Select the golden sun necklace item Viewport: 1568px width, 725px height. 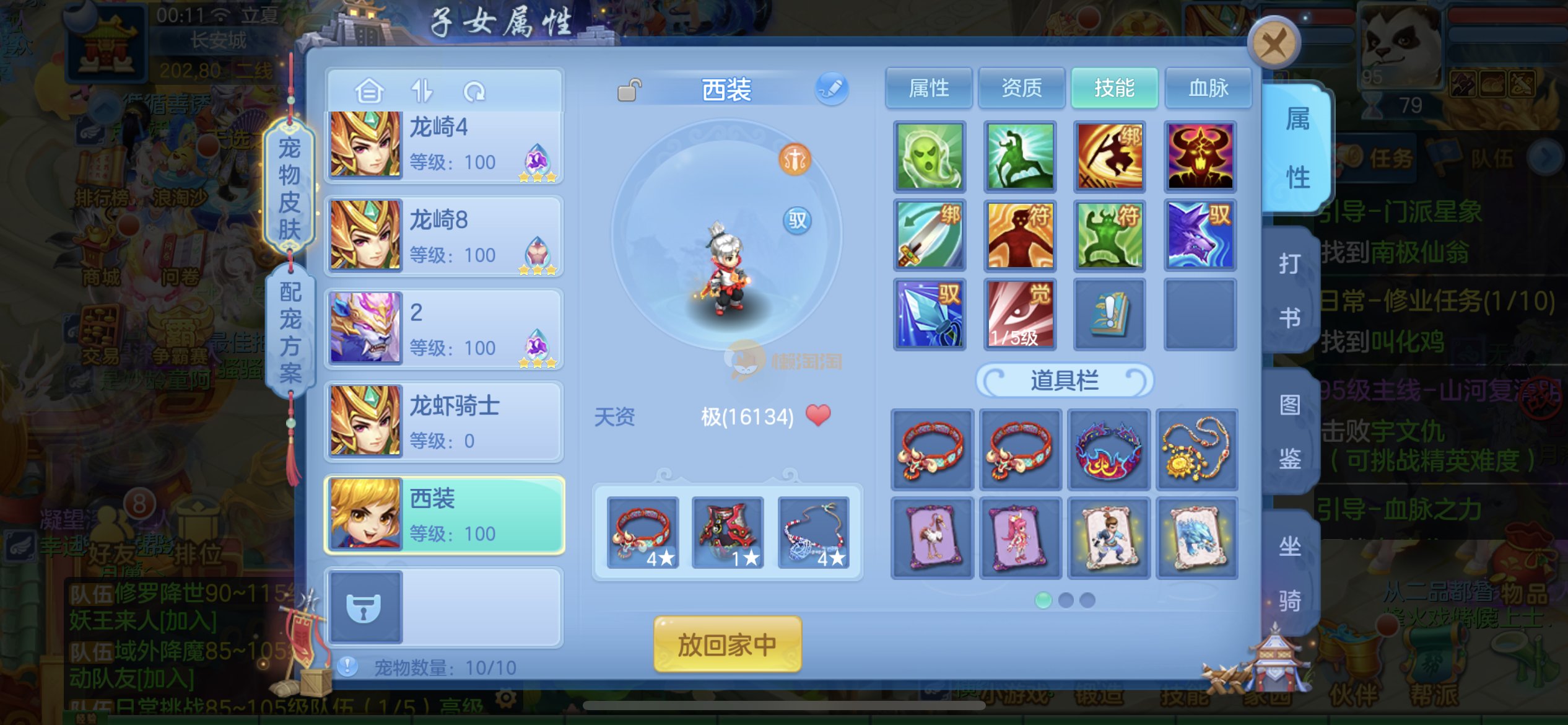(1196, 450)
